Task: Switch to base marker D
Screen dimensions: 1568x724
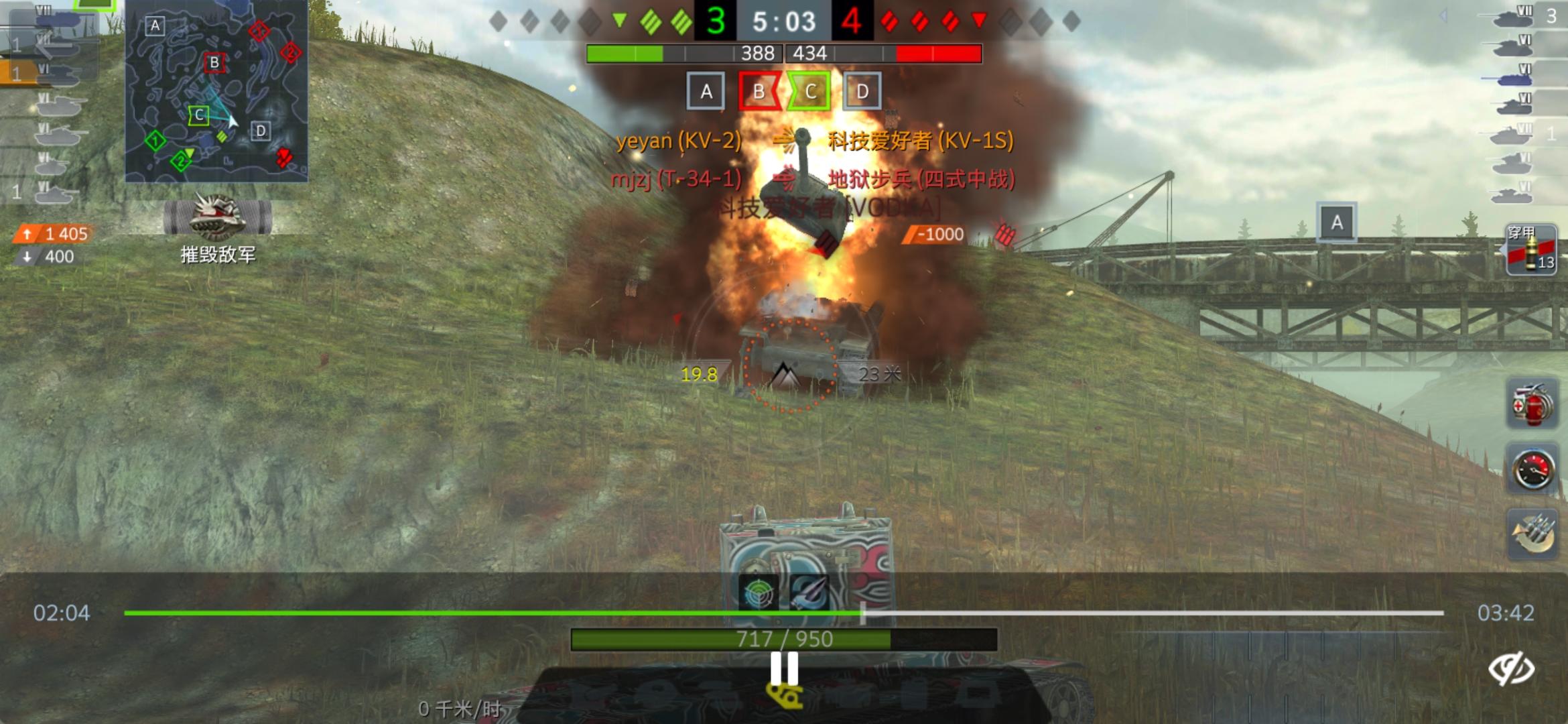Action: [x=862, y=90]
